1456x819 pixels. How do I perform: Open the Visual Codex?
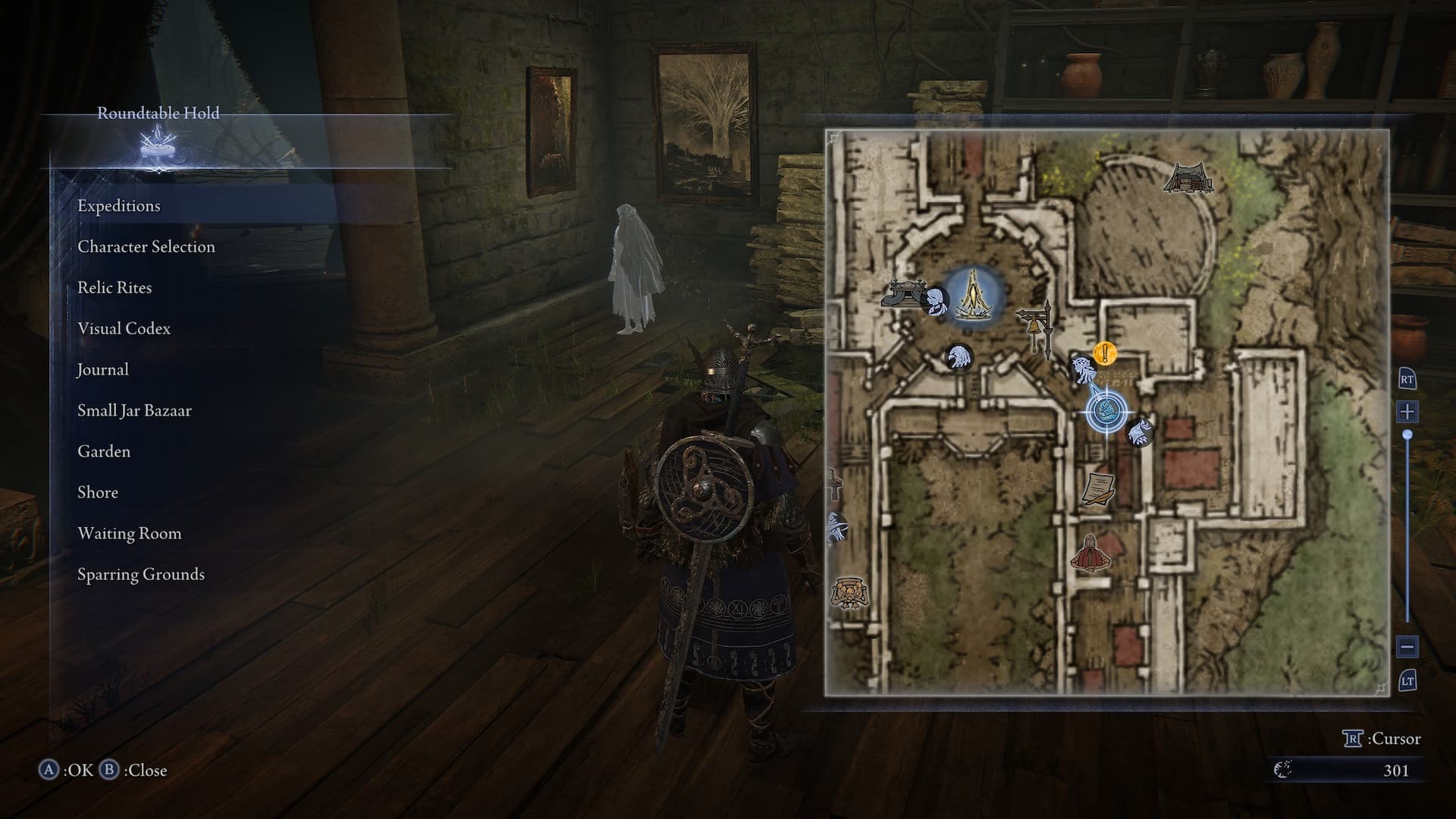click(x=124, y=329)
